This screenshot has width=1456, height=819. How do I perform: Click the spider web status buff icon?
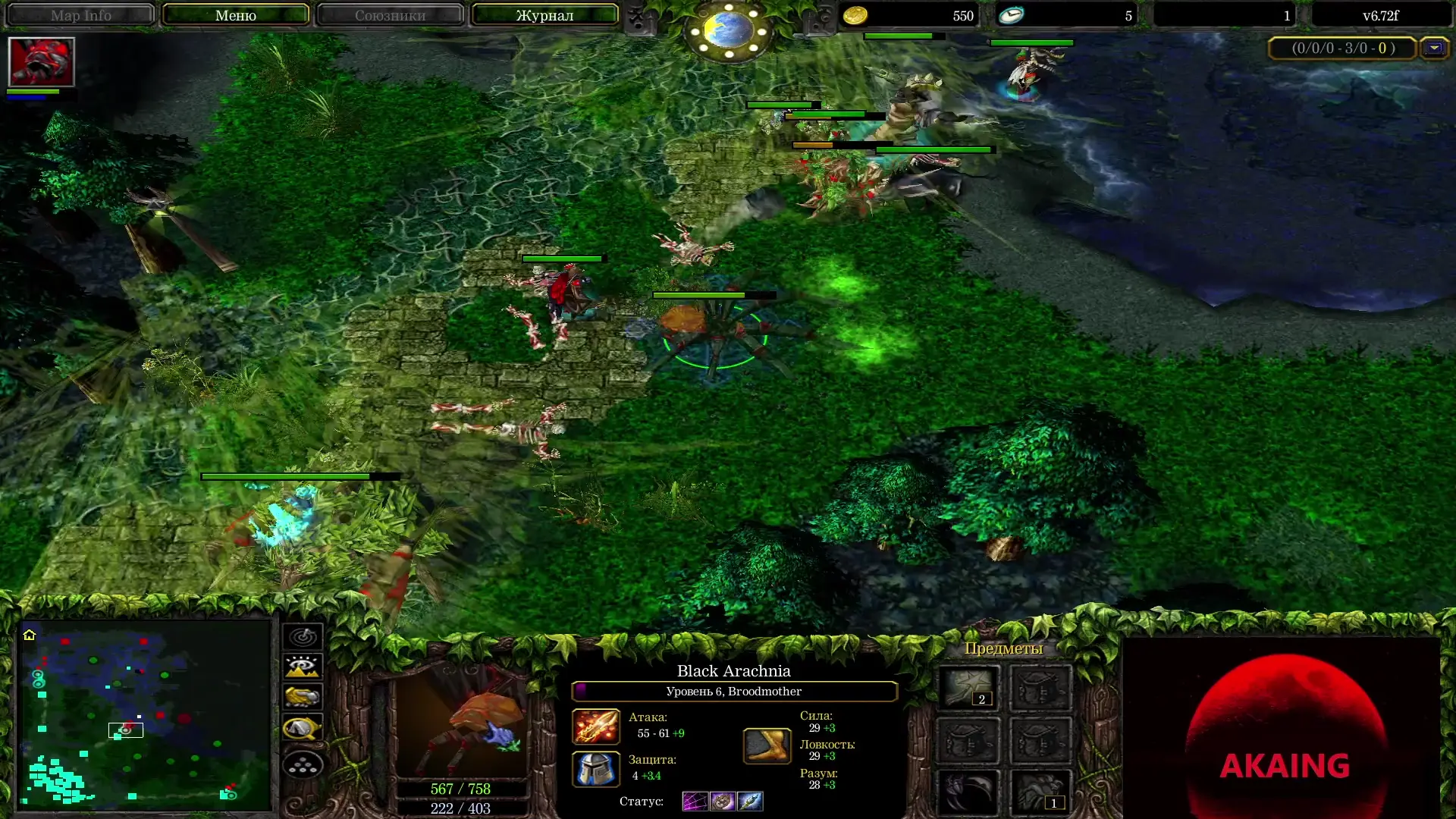pos(695,802)
